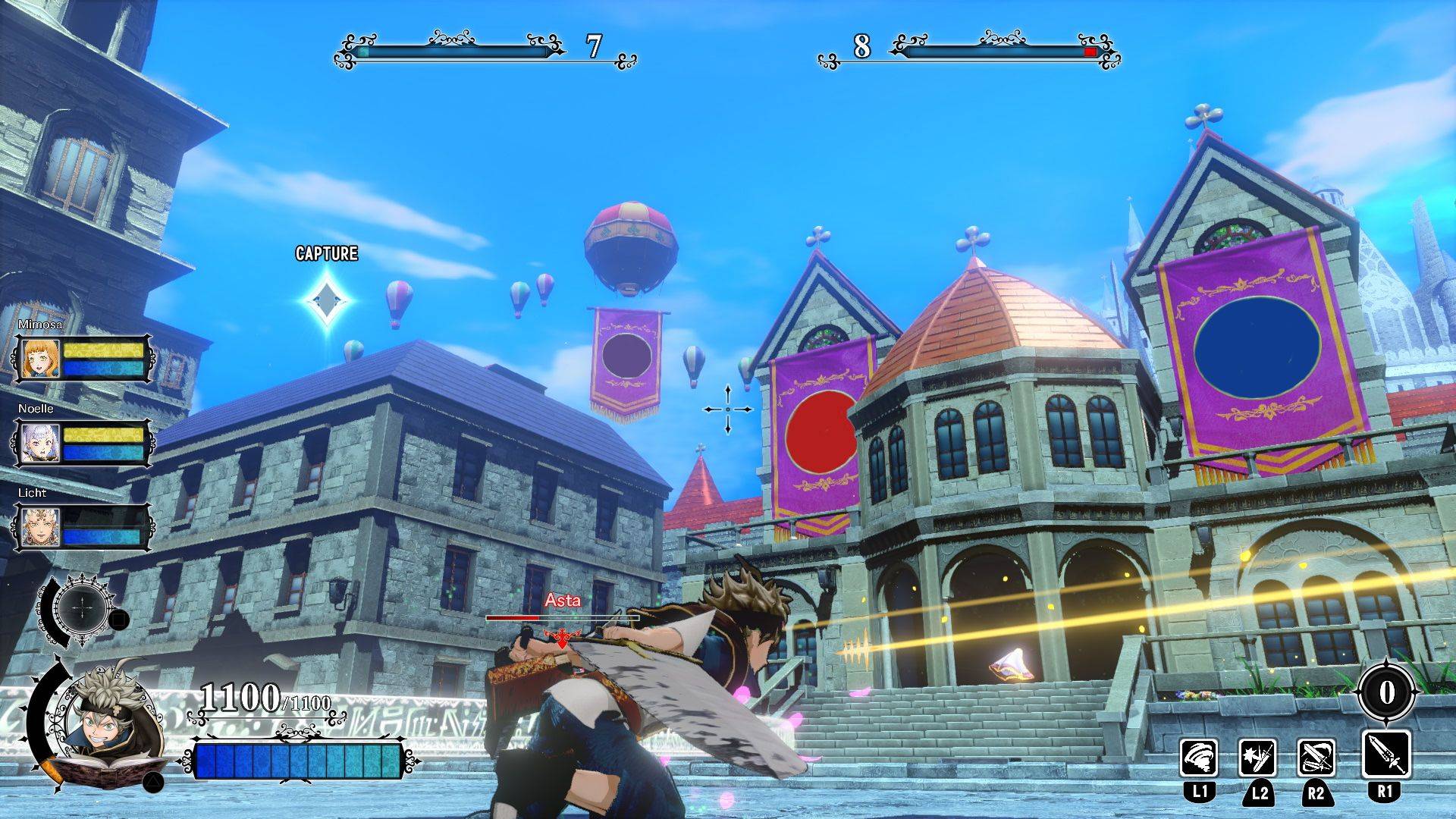
Task: Trigger the crossed swords spinning slash skill
Action: click(x=1316, y=758)
